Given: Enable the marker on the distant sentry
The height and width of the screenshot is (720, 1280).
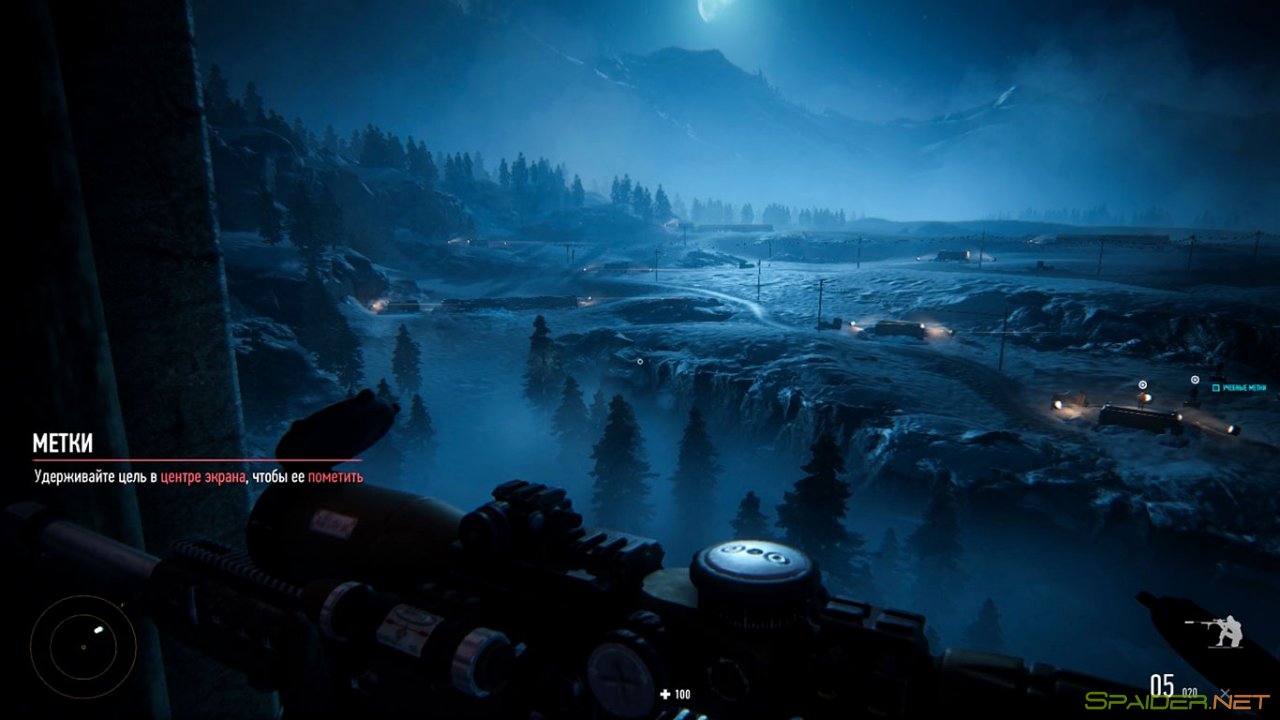Looking at the screenshot, I should (x=1195, y=379).
